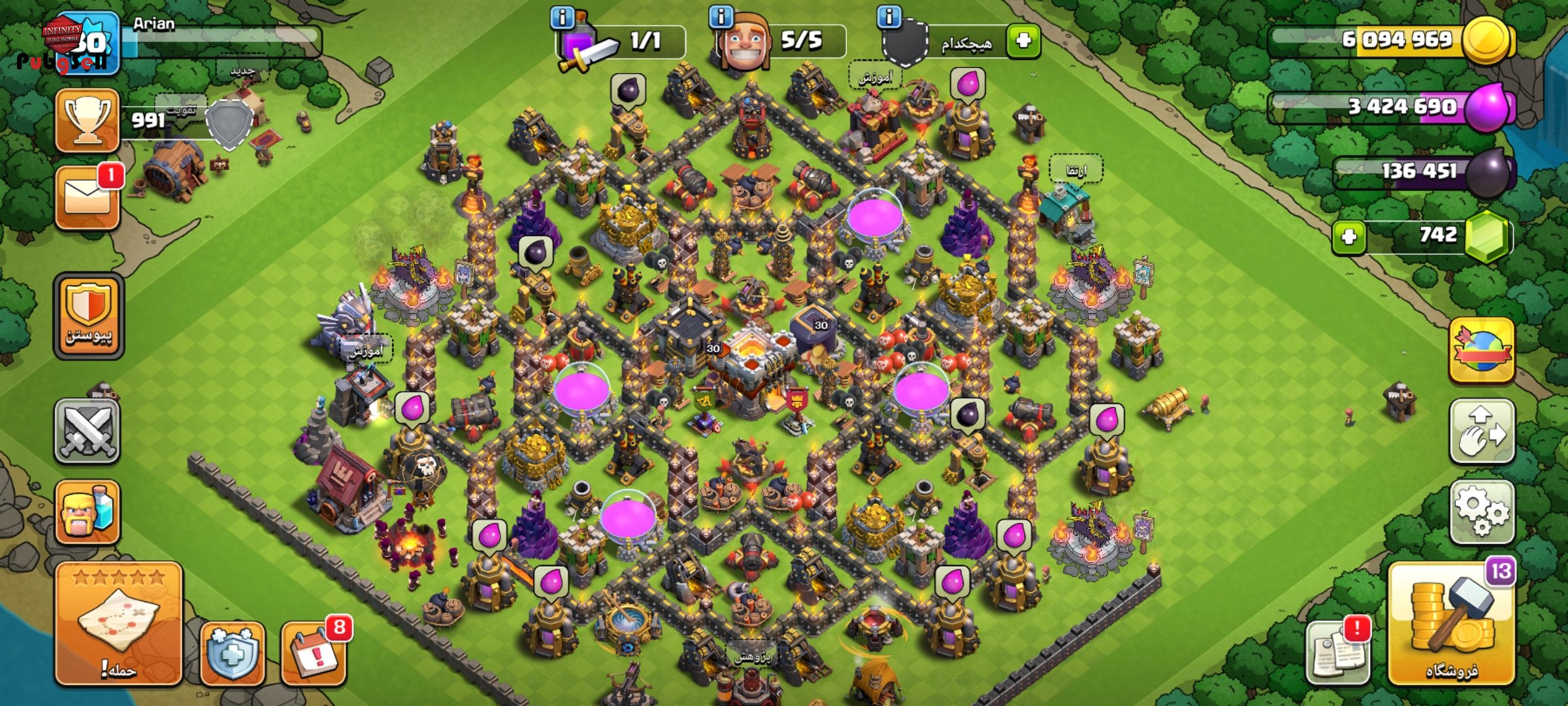The width and height of the screenshot is (1568, 706).
Task: Open the calendar events button
Action: (314, 652)
